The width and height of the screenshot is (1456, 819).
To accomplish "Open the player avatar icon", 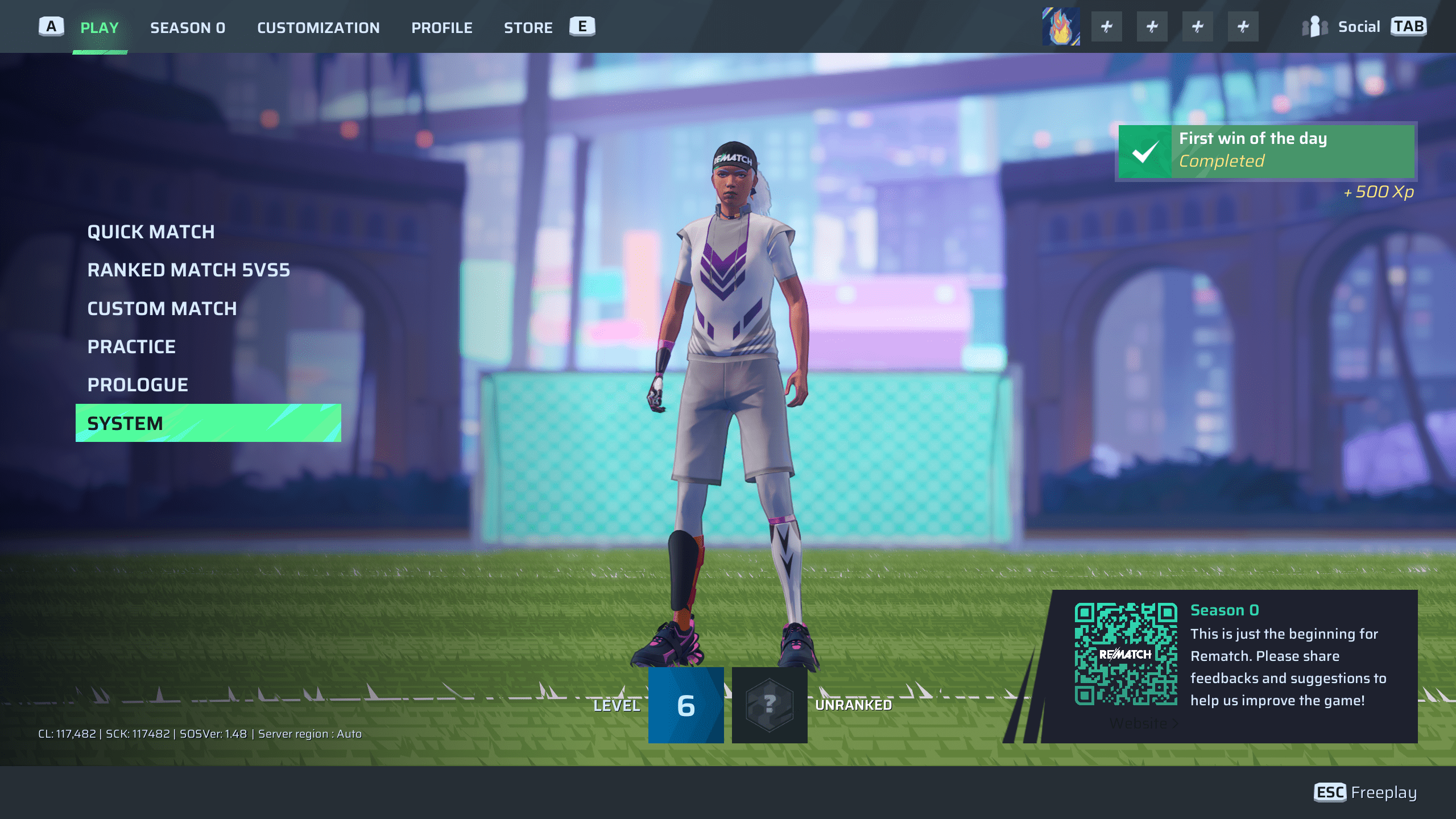I will click(x=1061, y=26).
